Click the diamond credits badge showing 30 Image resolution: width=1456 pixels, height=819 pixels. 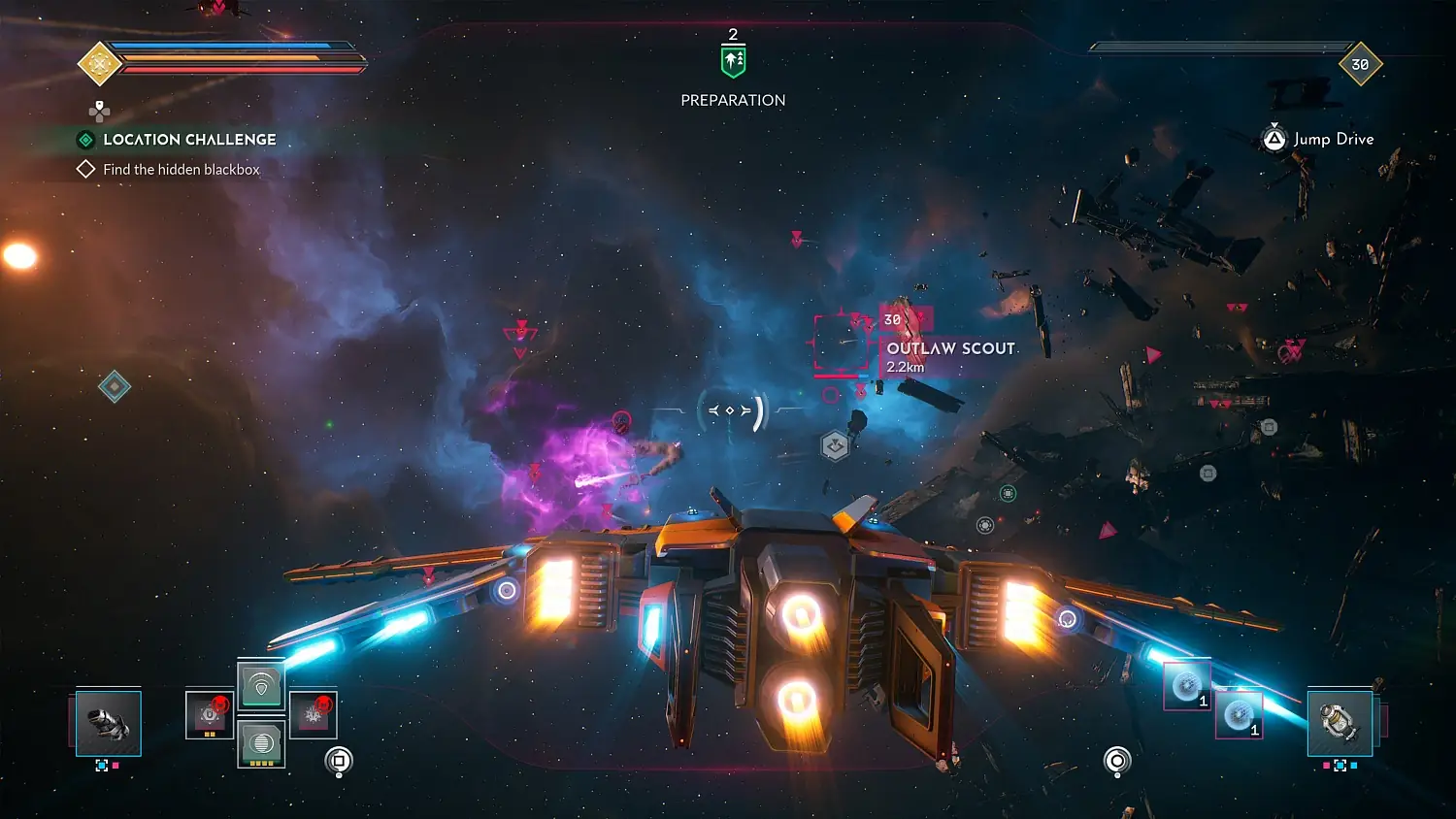pyautogui.click(x=1361, y=63)
